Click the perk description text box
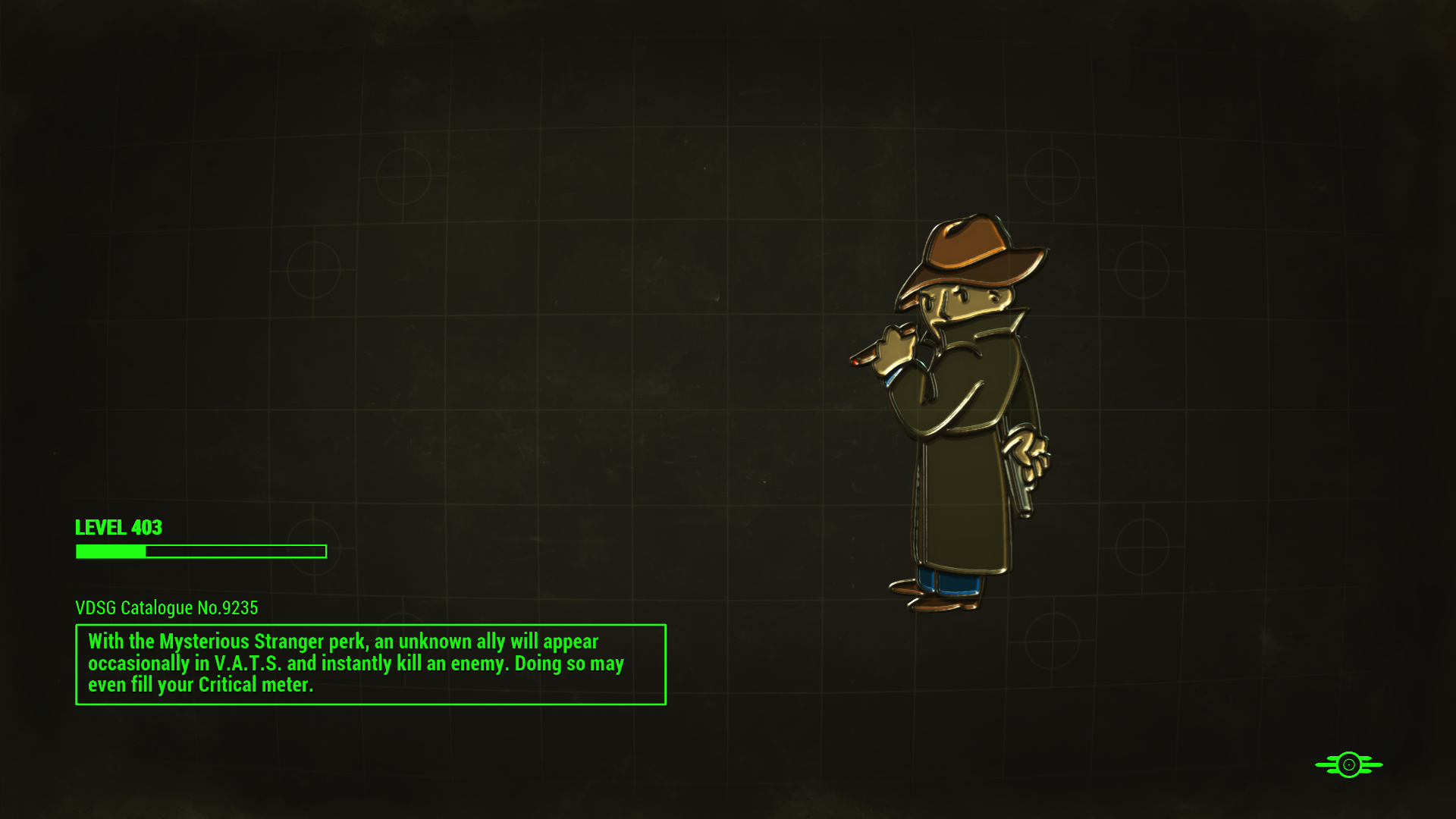The image size is (1456, 819). tap(370, 664)
